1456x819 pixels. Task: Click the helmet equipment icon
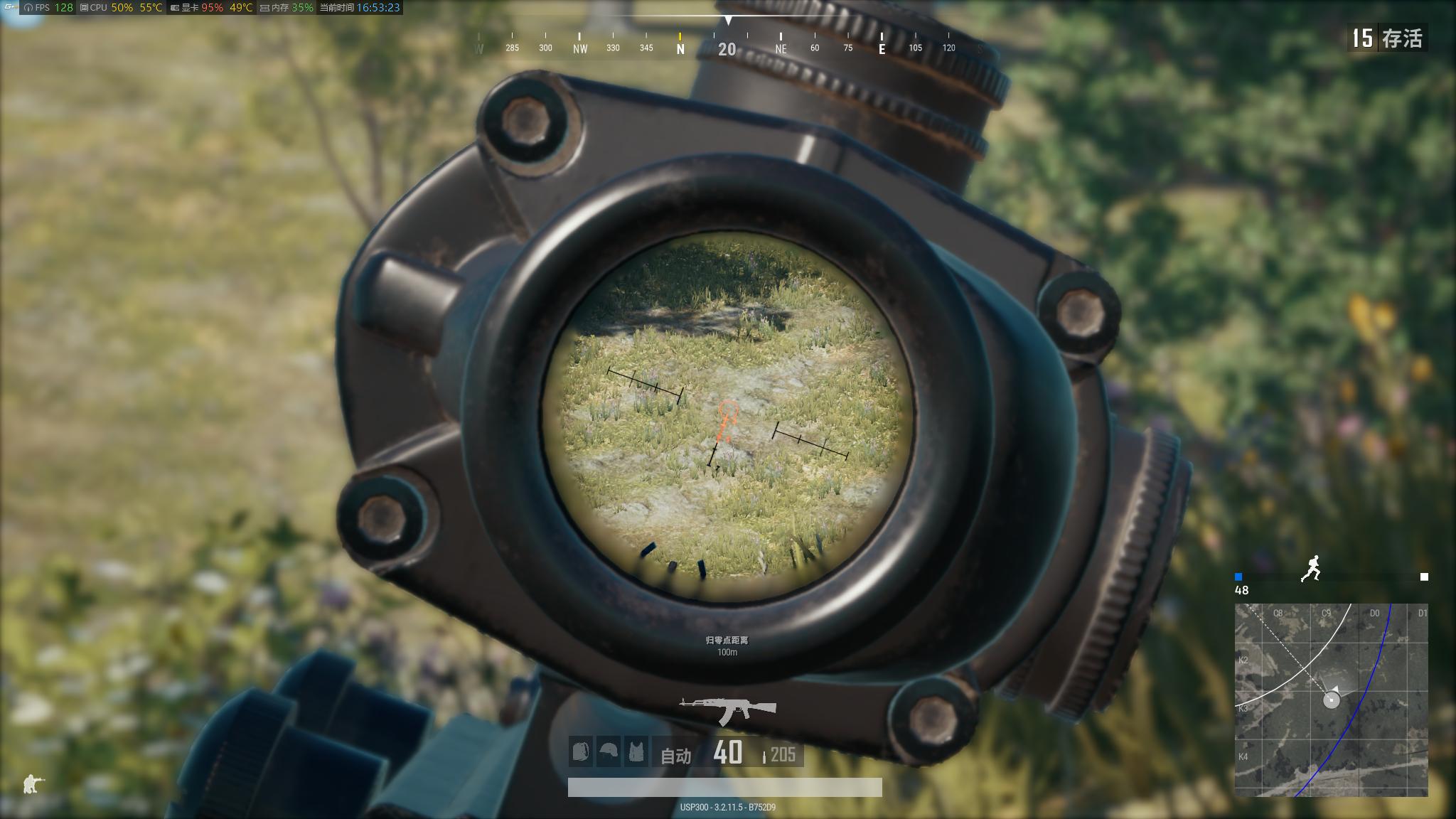click(x=609, y=751)
